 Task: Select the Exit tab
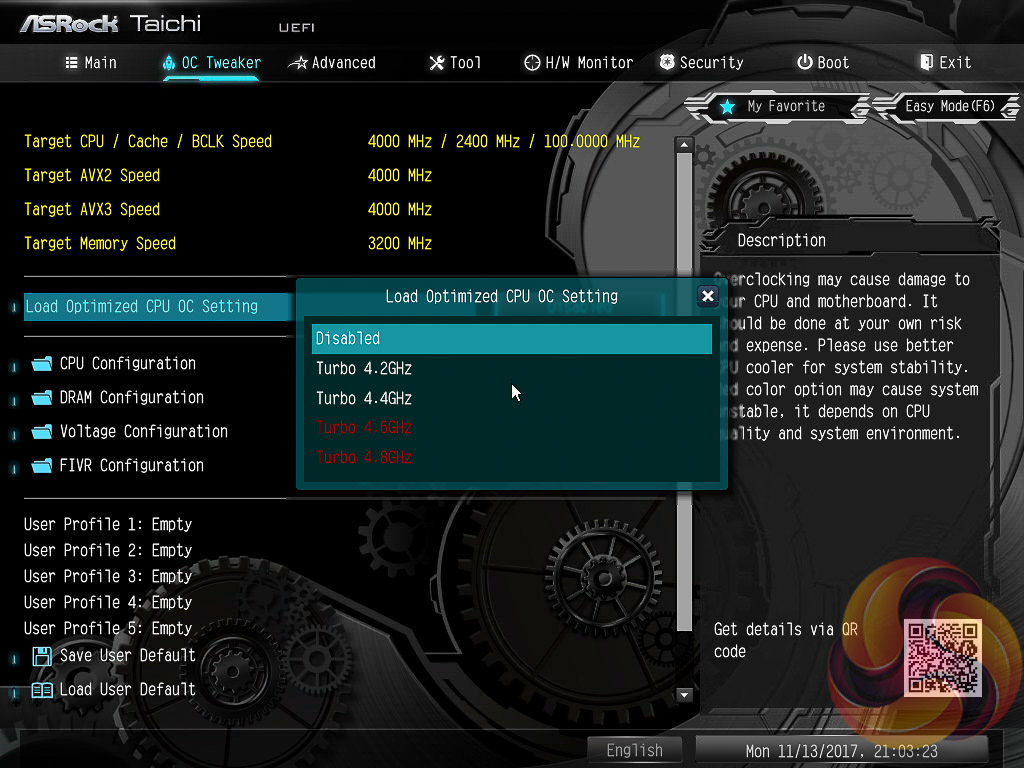coord(945,62)
